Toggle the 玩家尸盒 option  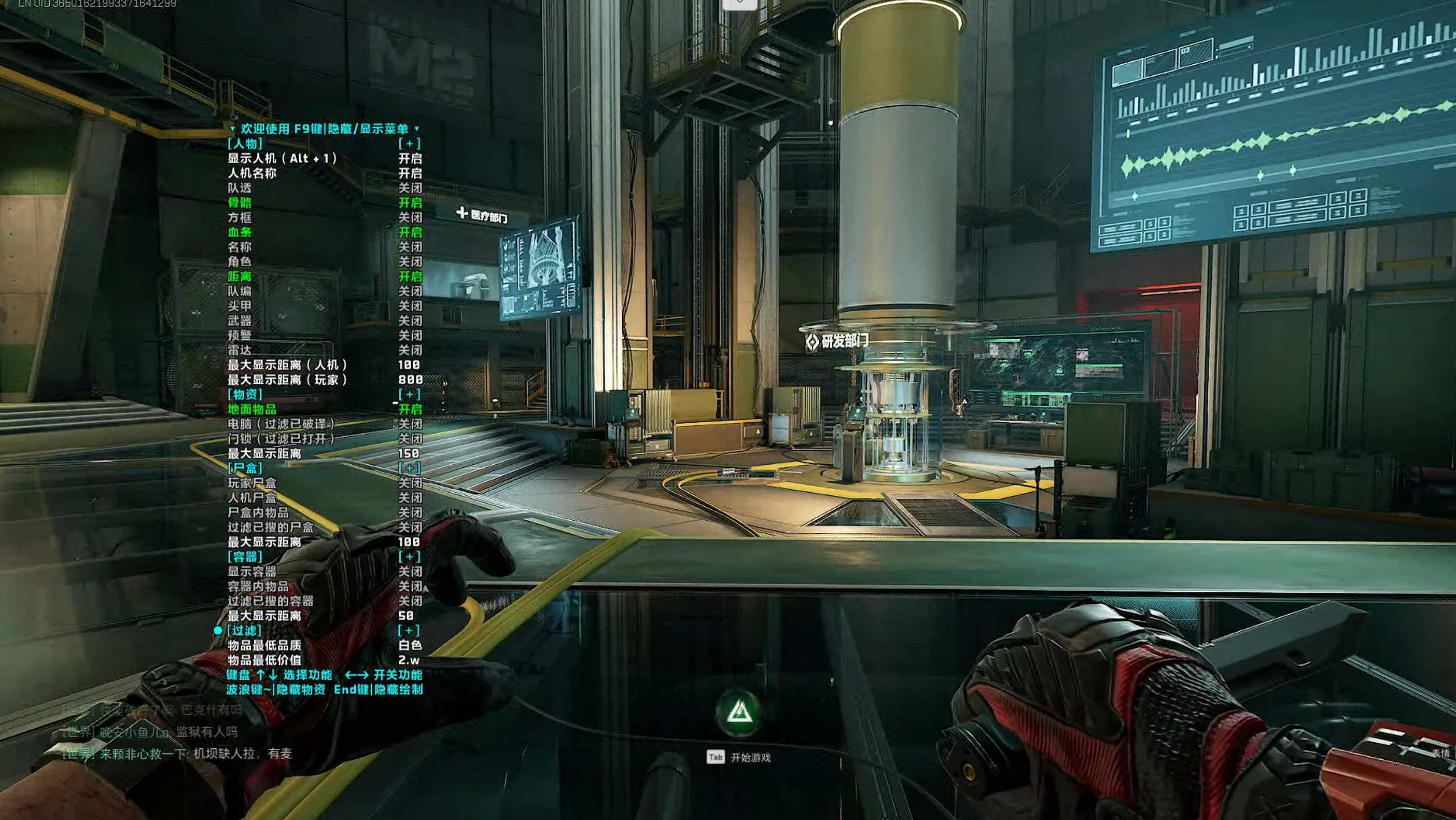[252, 483]
